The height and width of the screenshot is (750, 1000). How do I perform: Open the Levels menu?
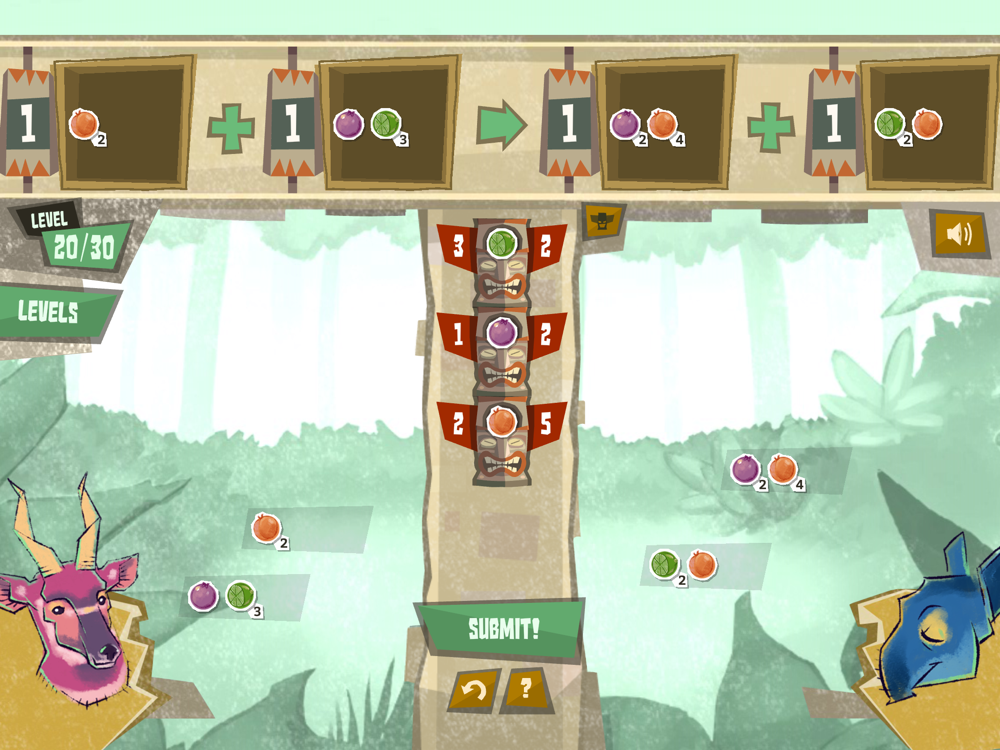50,311
